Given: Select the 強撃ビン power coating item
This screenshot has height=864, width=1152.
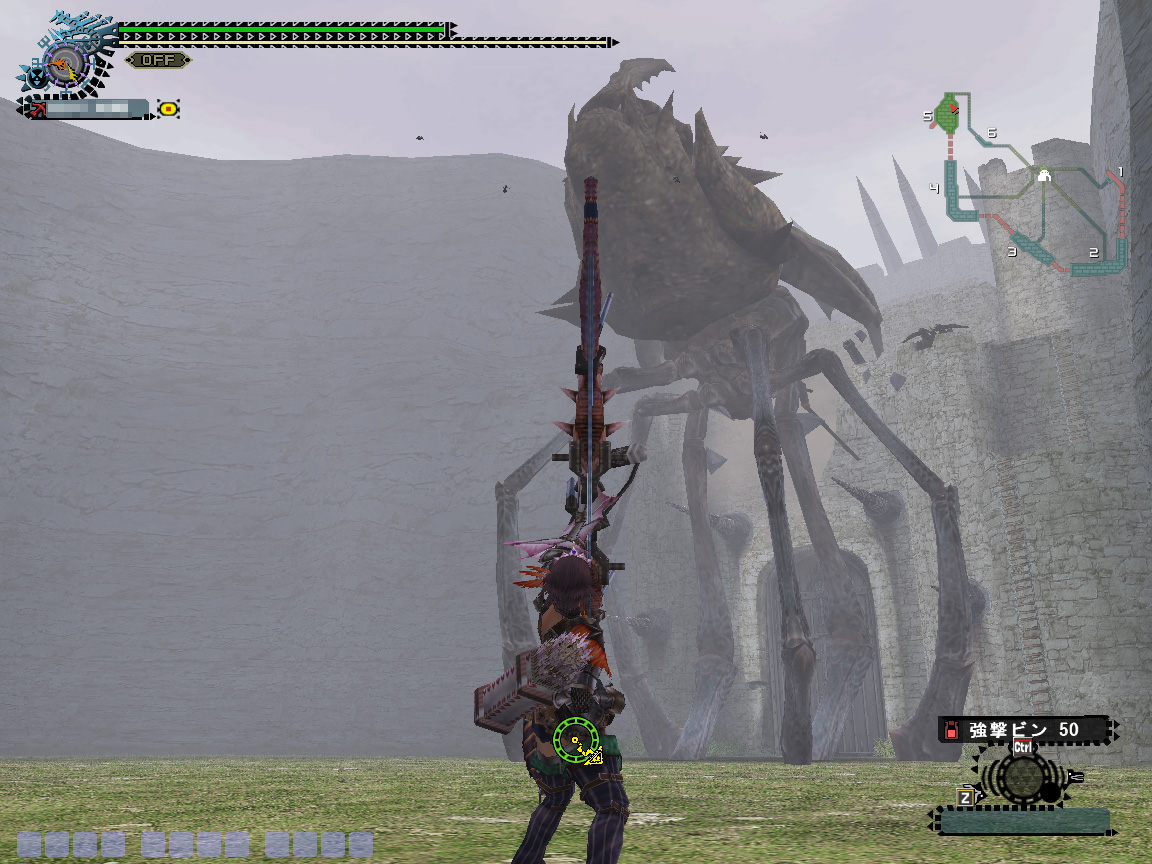Looking at the screenshot, I should tap(1023, 730).
